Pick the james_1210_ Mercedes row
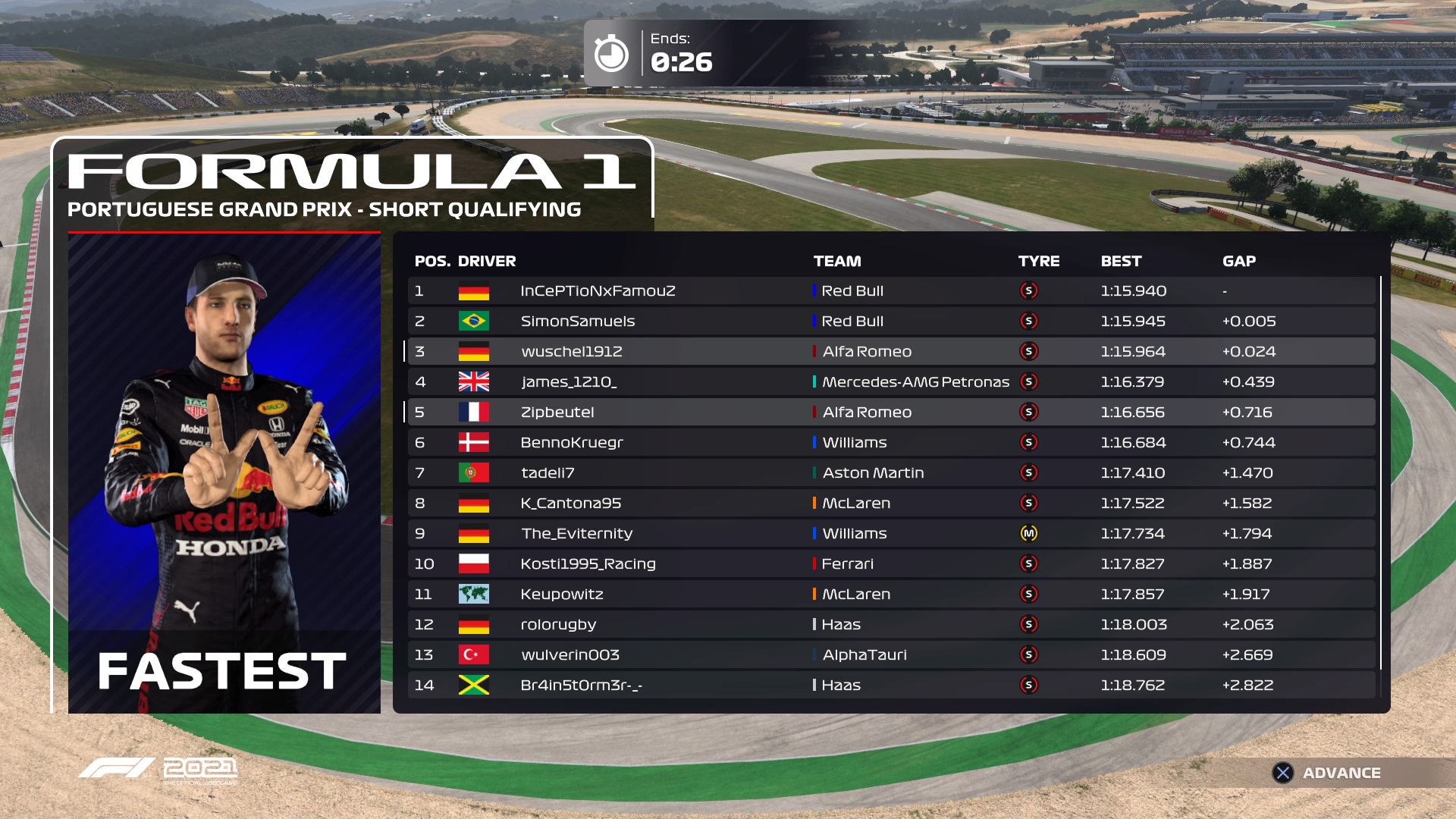This screenshot has height=819, width=1456. (x=891, y=382)
